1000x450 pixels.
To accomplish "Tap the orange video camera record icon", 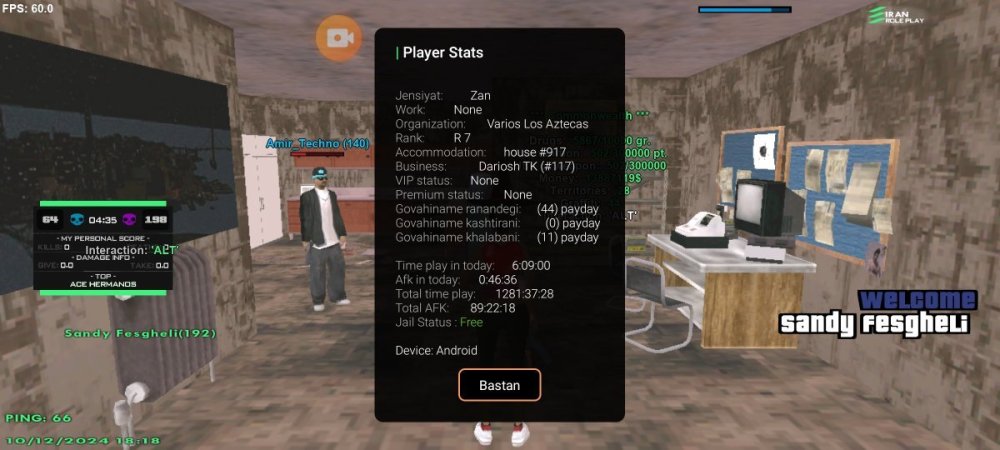I will [339, 38].
